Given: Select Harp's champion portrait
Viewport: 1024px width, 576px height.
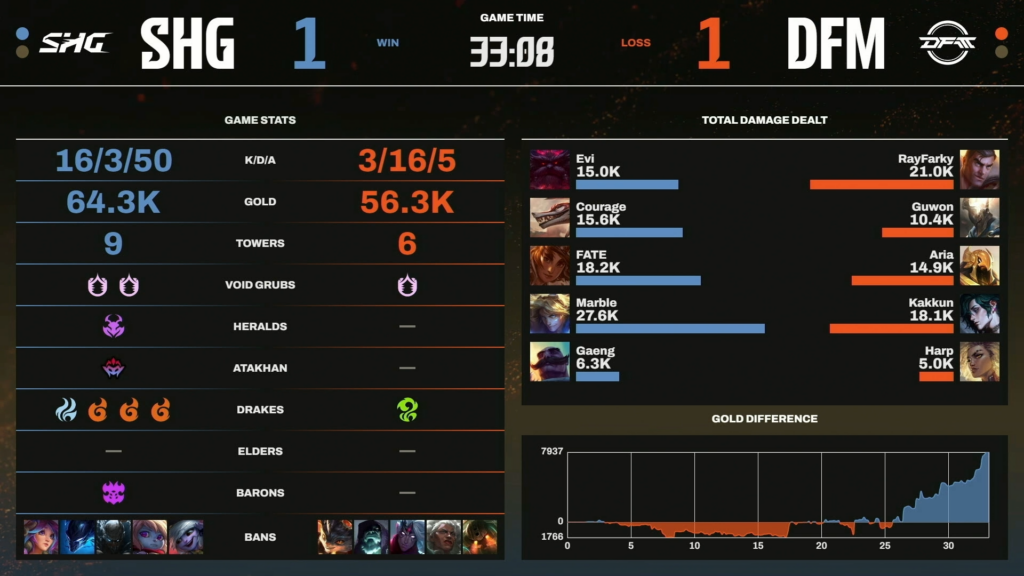Looking at the screenshot, I should (979, 361).
